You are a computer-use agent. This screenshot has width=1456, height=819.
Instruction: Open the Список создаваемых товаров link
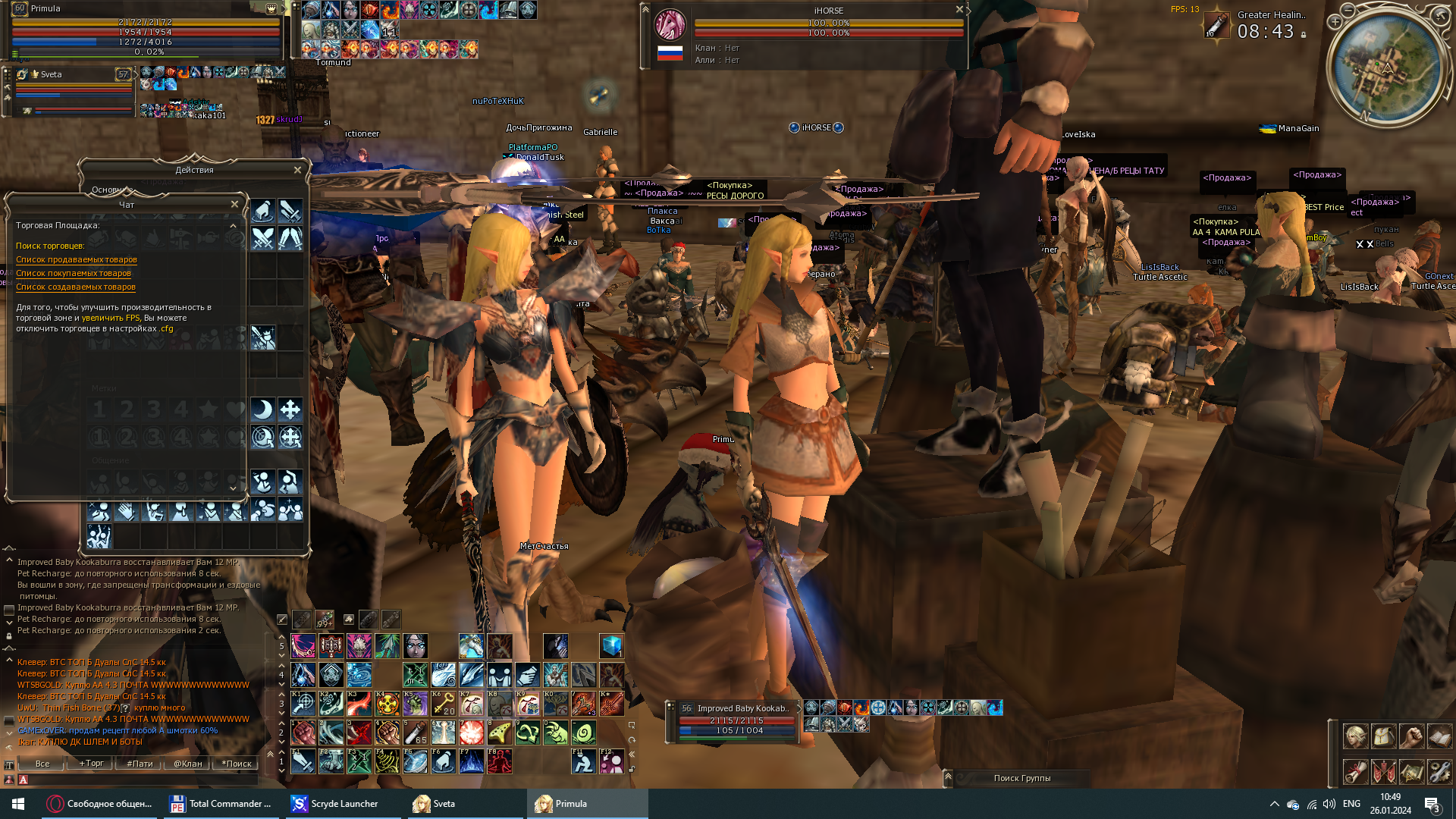click(76, 287)
